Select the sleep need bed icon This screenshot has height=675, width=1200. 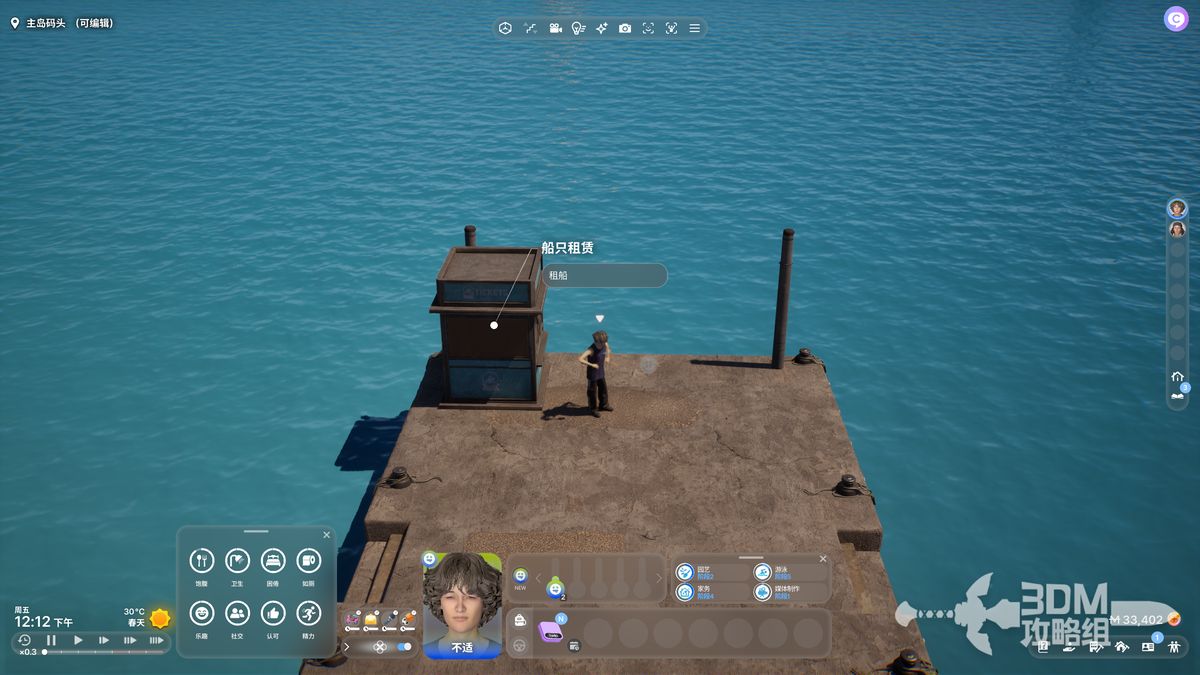[273, 561]
